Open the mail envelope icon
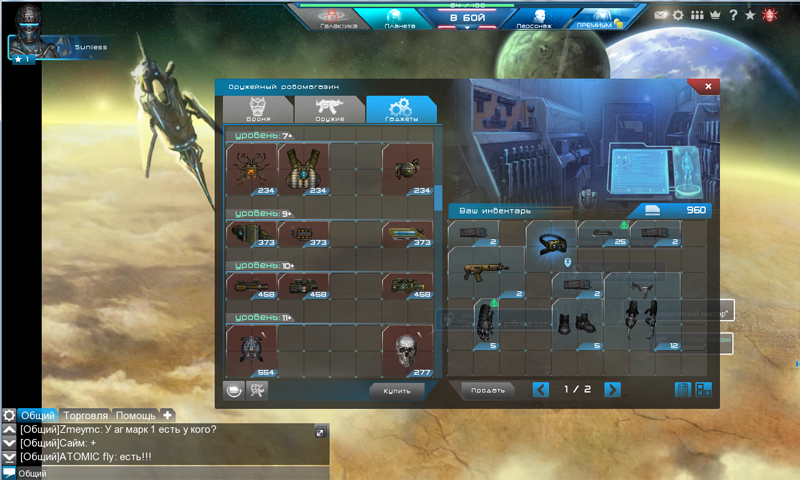This screenshot has height=480, width=800. pos(661,16)
